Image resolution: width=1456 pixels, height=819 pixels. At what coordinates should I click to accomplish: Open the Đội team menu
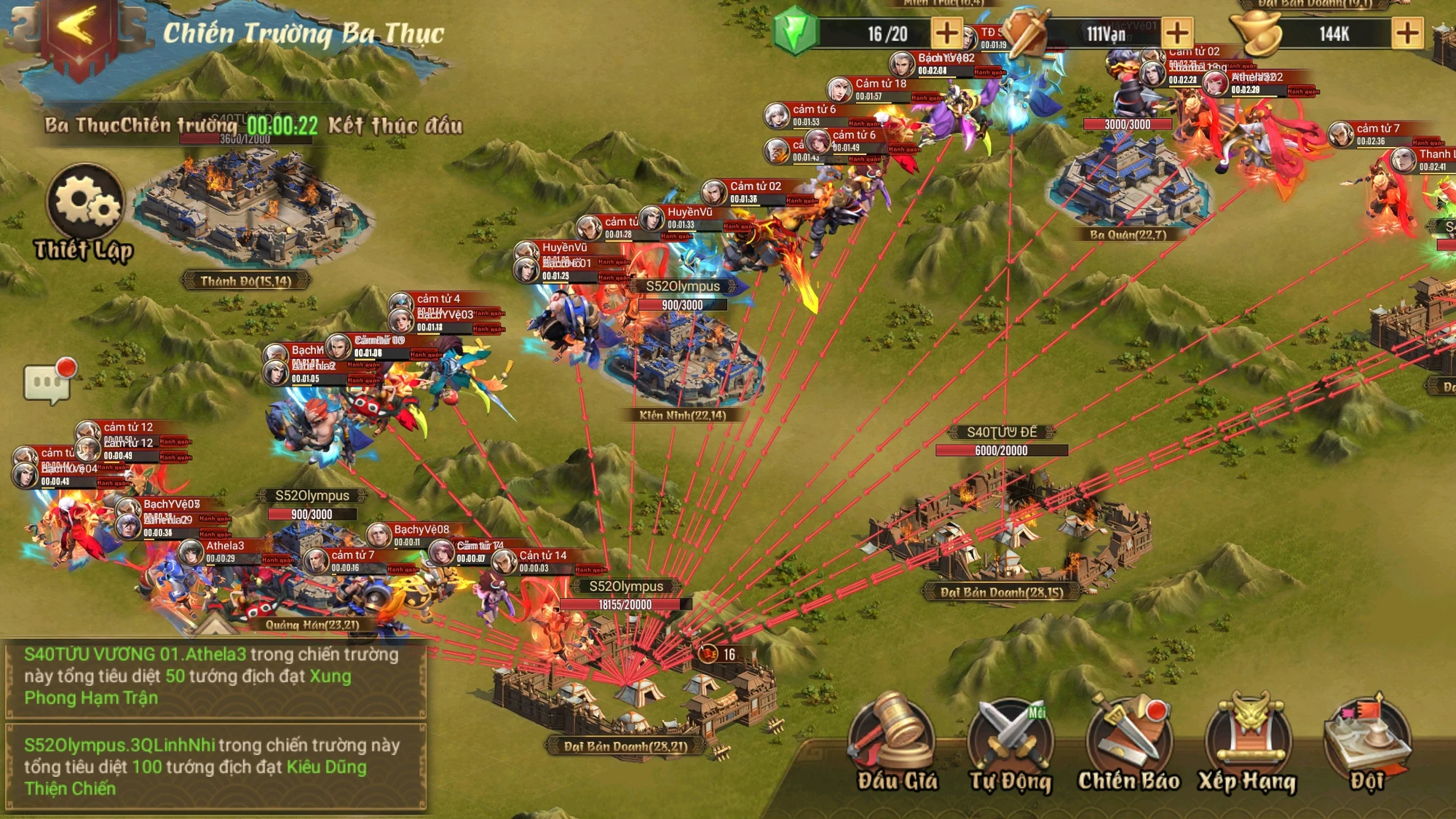click(x=1366, y=741)
